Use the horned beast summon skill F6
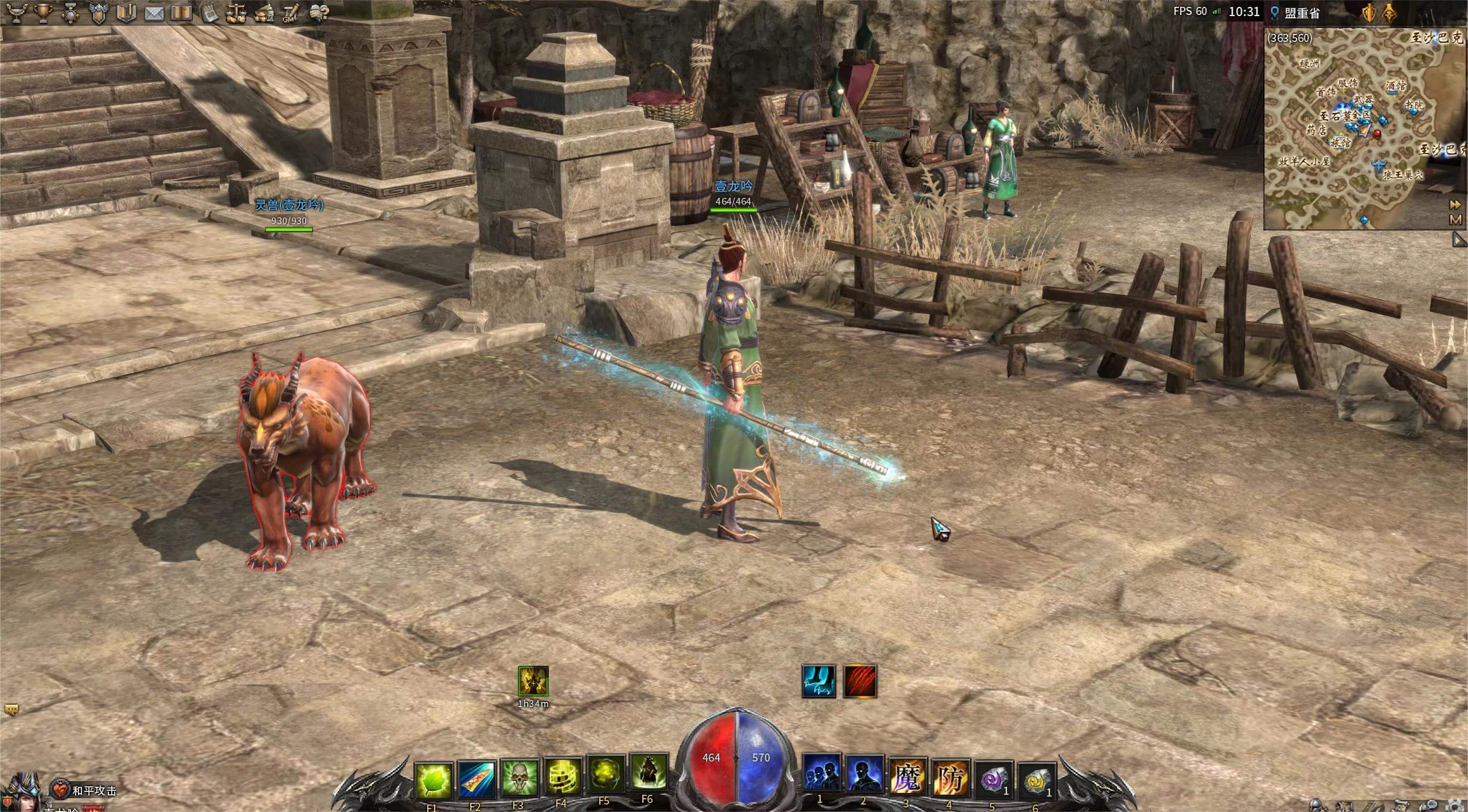1468x812 pixels. 647,774
